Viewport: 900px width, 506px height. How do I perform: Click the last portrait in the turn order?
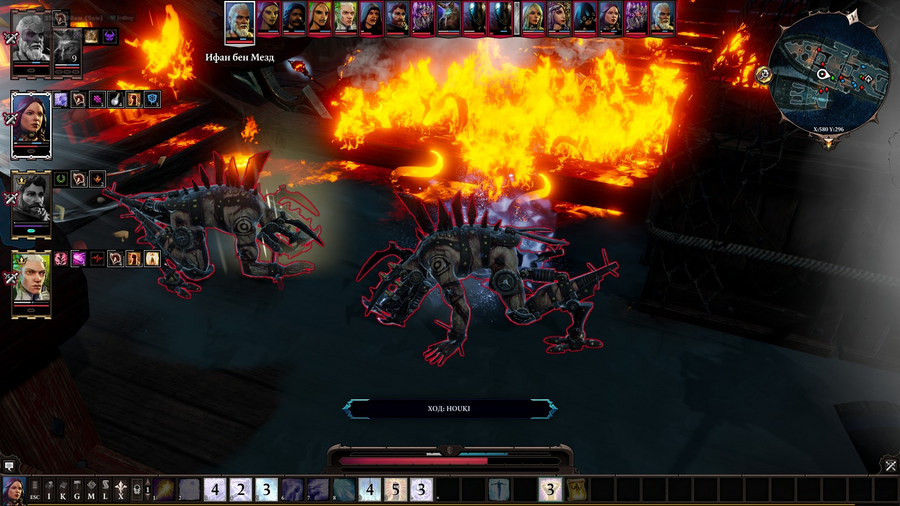tap(662, 17)
